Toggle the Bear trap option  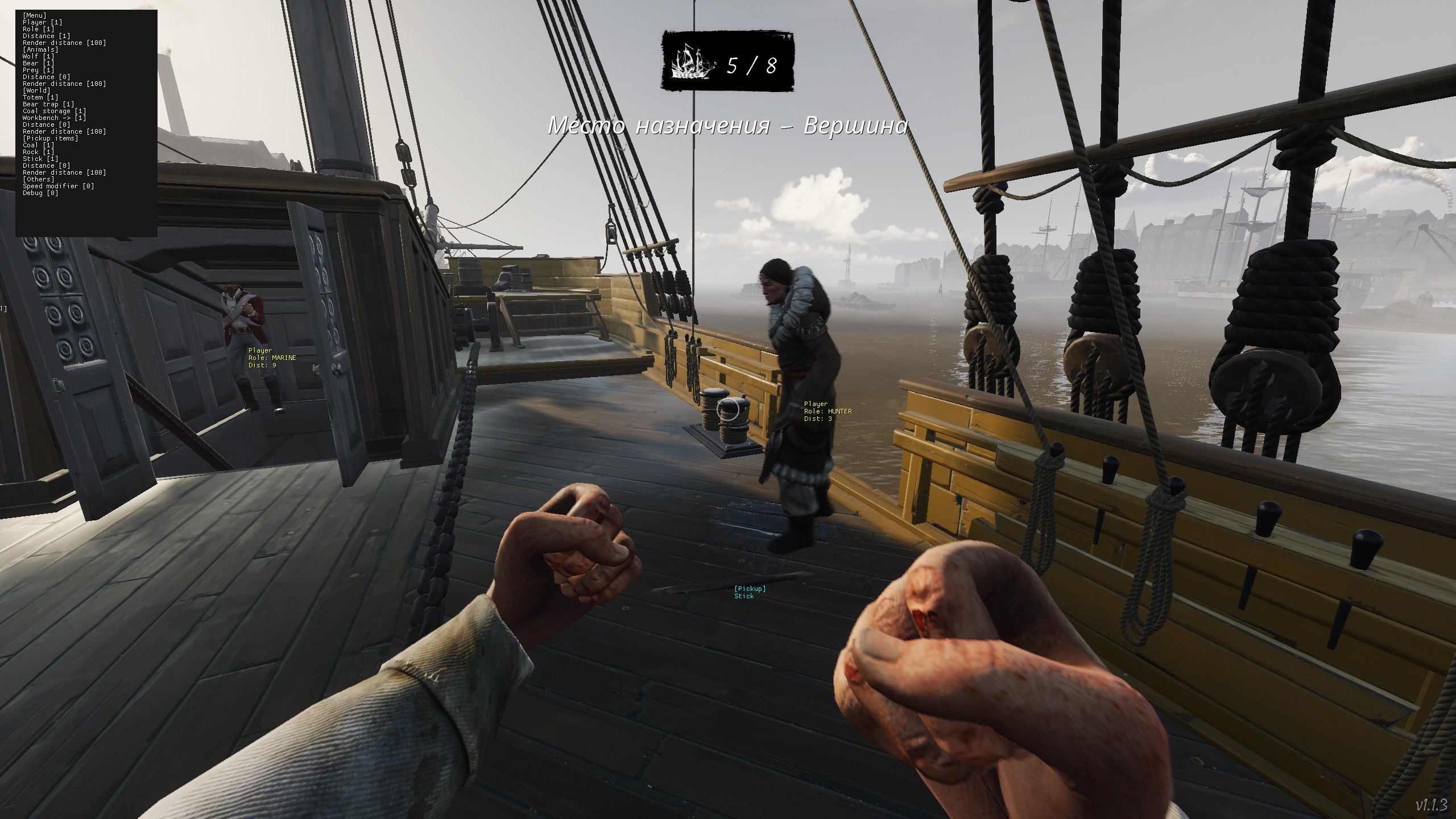point(48,104)
